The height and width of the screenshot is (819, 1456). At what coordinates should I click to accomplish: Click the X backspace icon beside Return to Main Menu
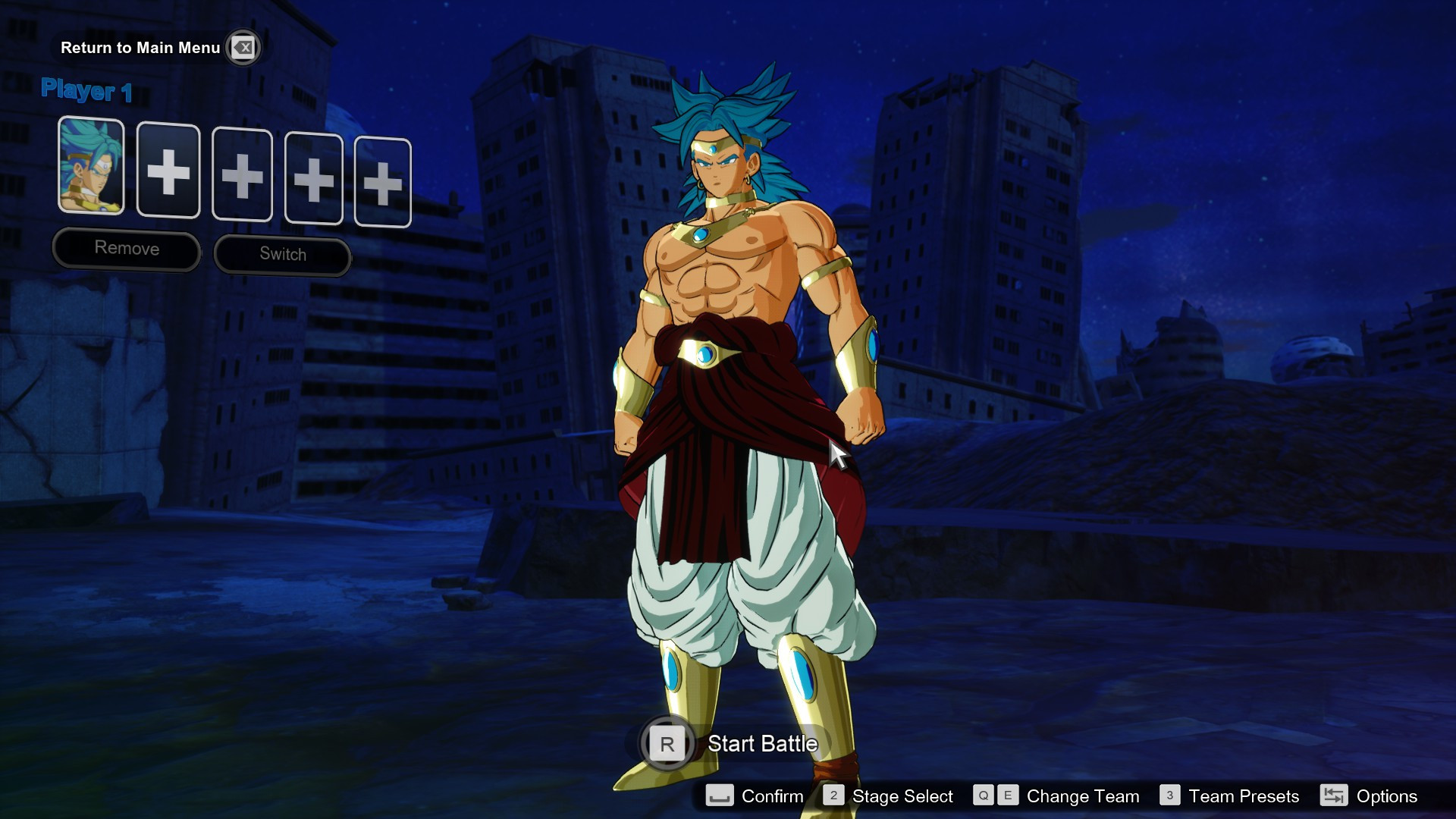[243, 47]
